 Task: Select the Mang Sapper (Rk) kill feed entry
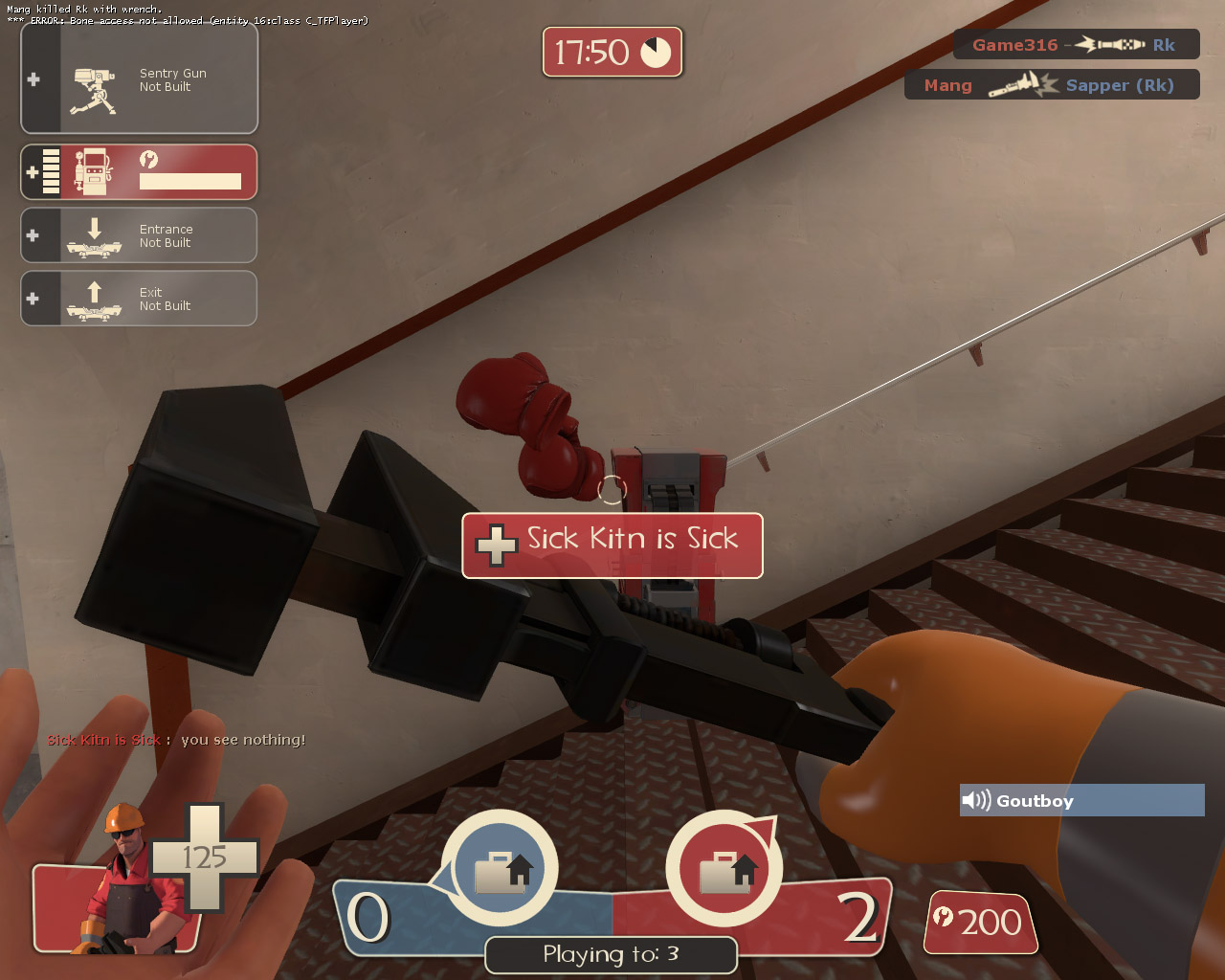(x=1051, y=85)
